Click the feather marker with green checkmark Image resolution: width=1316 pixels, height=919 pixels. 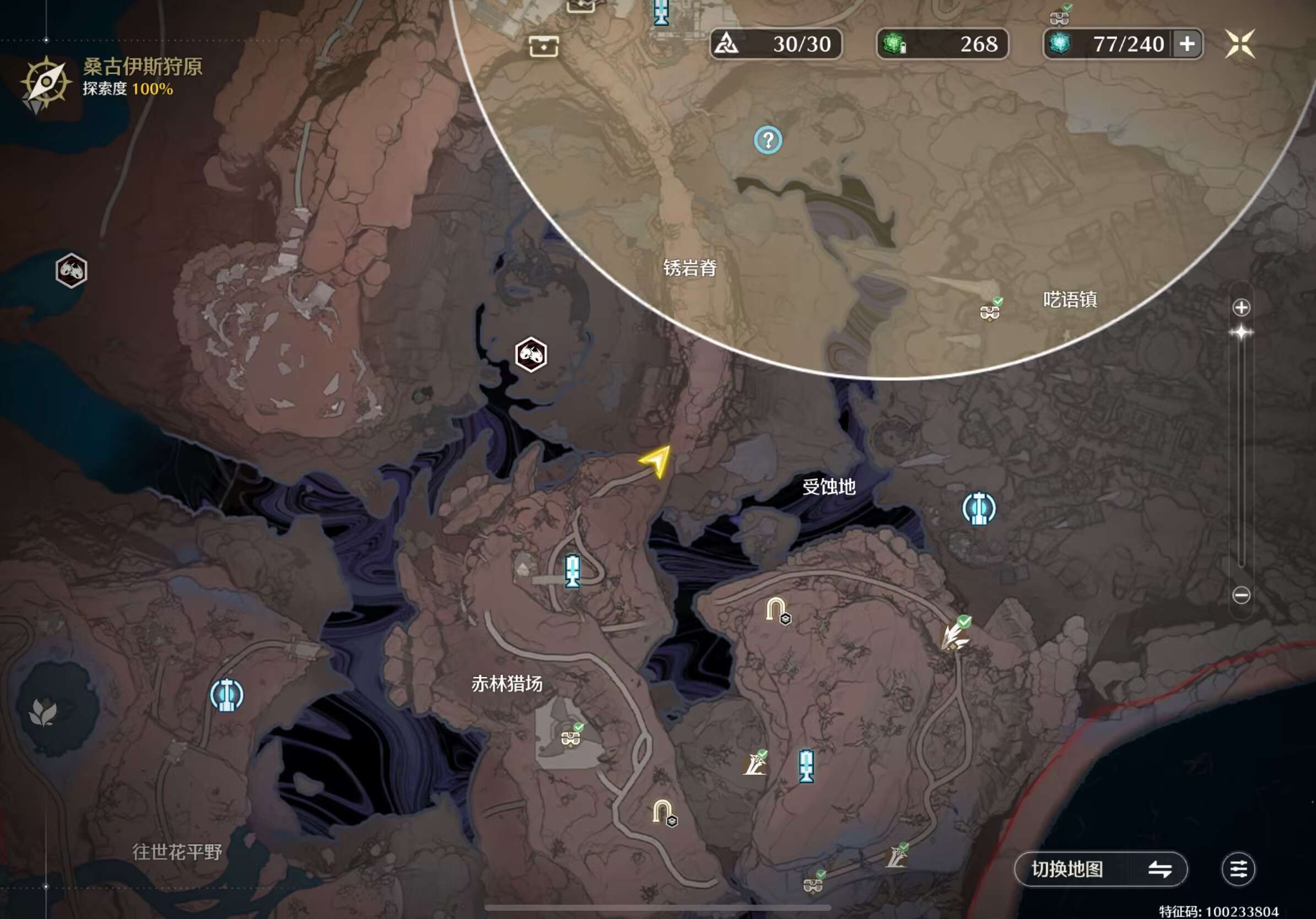pos(954,634)
